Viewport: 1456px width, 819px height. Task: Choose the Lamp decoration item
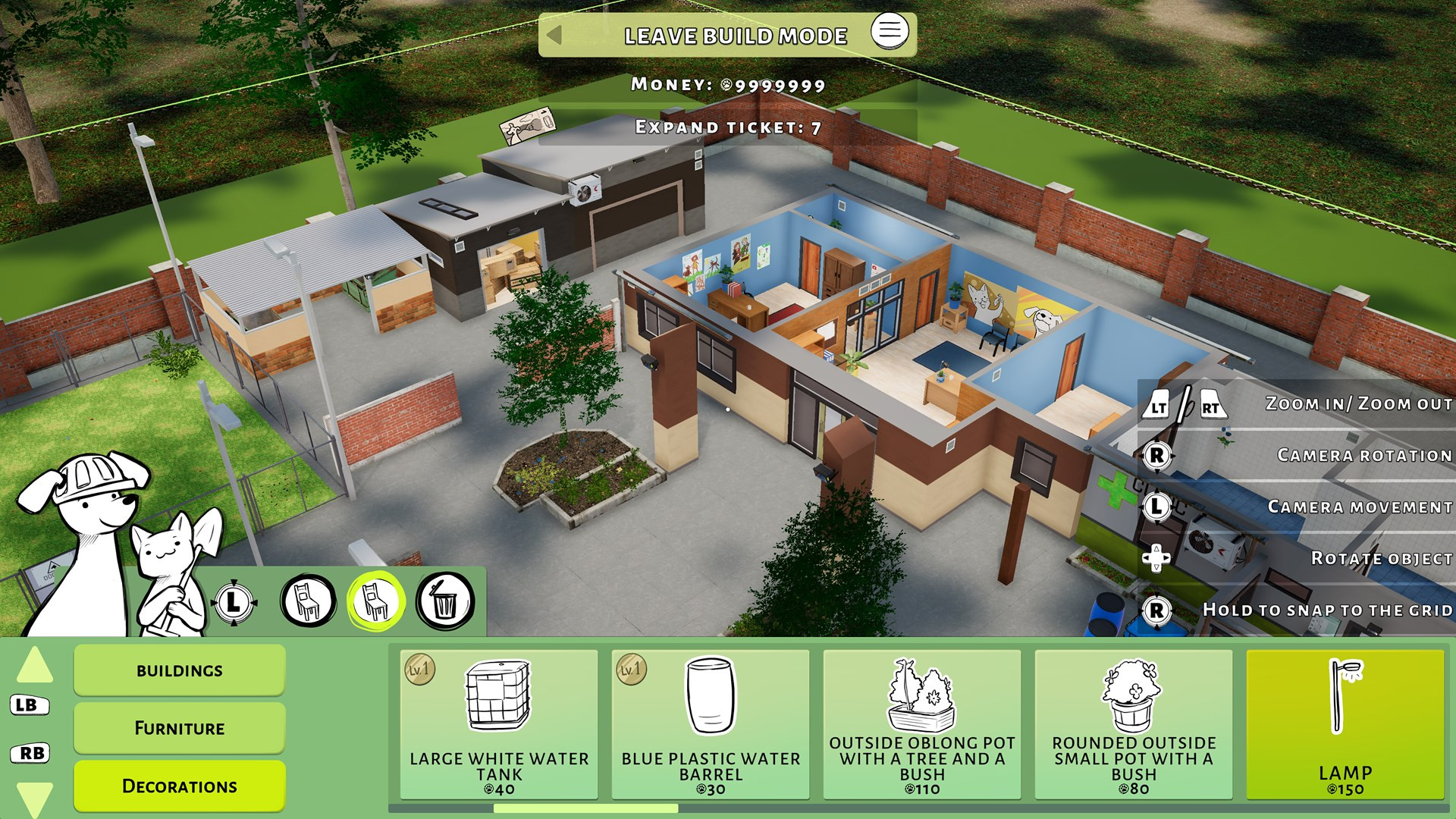[1345, 724]
